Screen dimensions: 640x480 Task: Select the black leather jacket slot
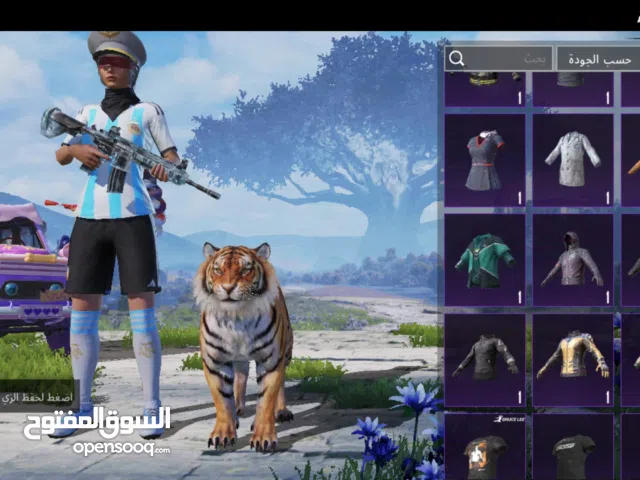tap(484, 357)
